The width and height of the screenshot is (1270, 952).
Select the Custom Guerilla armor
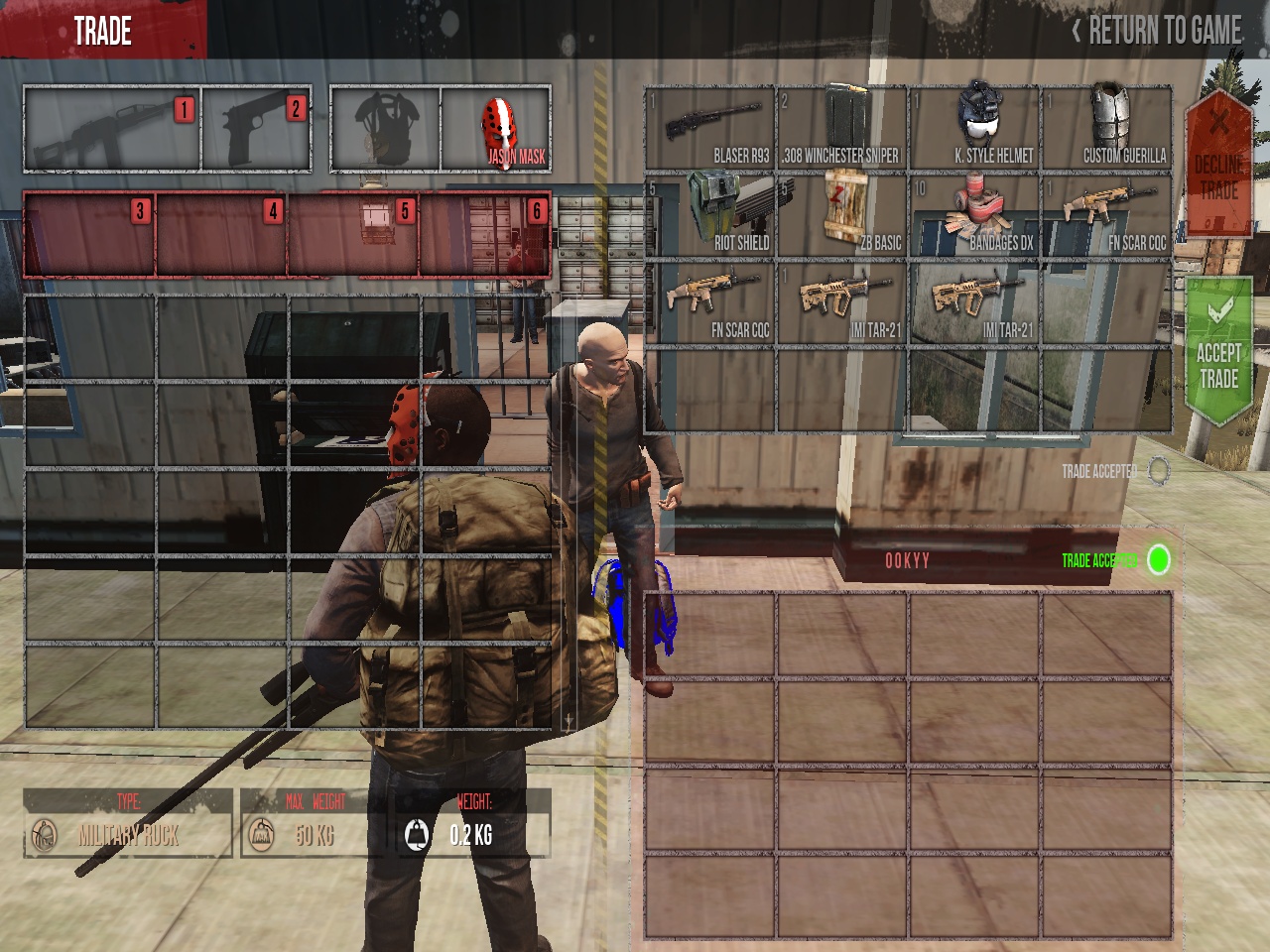[x=1106, y=127]
